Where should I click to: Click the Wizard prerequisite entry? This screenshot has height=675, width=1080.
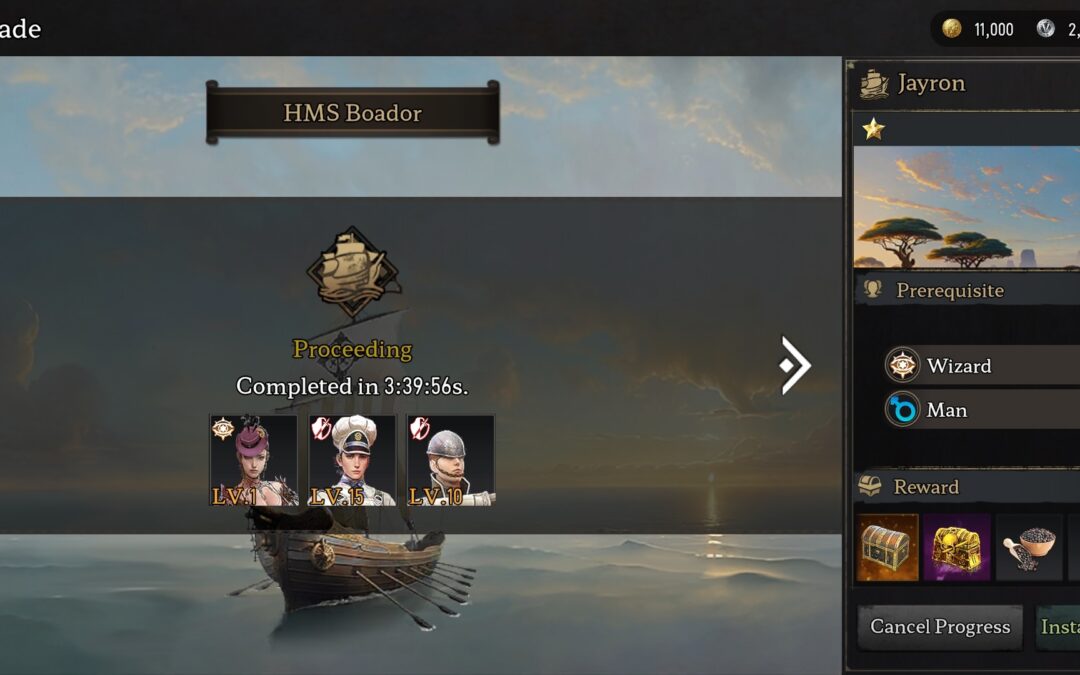coord(980,366)
